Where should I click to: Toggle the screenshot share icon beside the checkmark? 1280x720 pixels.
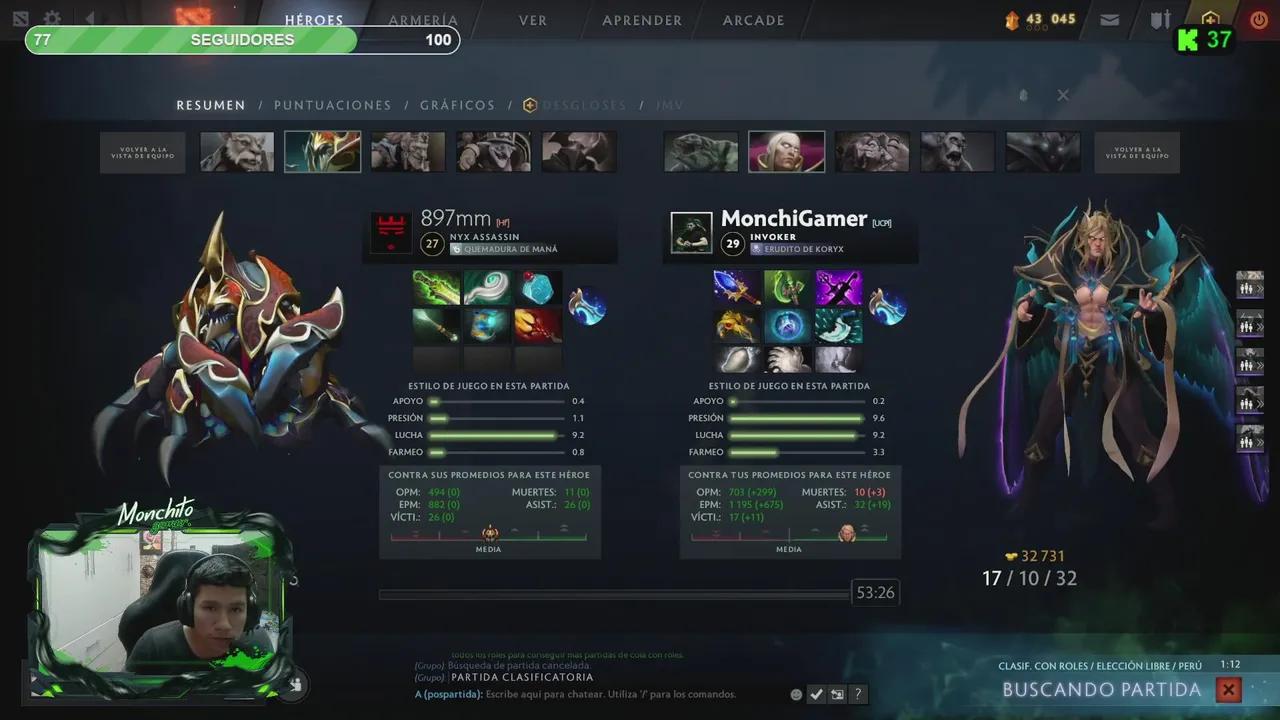click(837, 694)
